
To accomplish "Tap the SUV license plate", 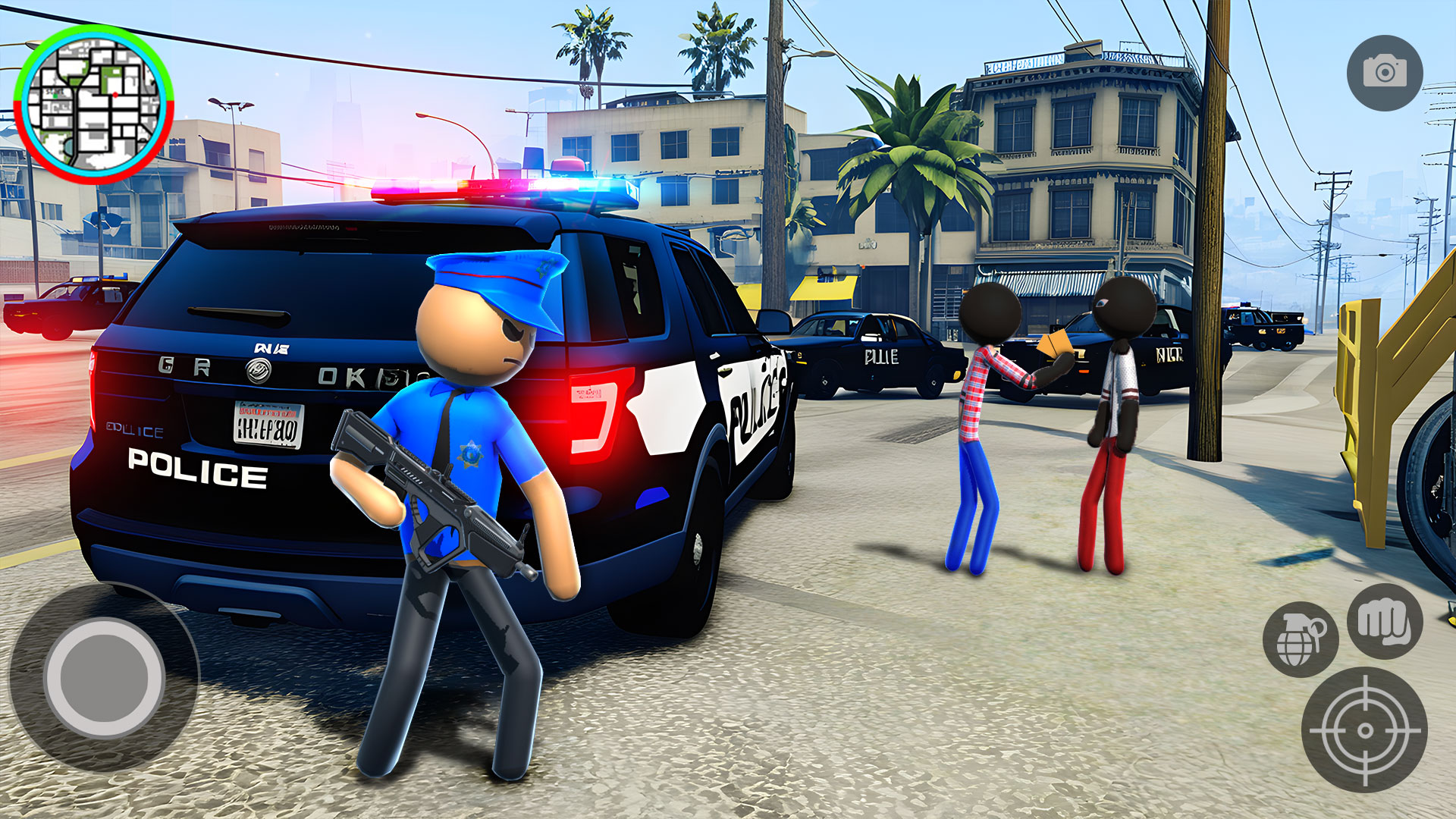I will point(265,426).
